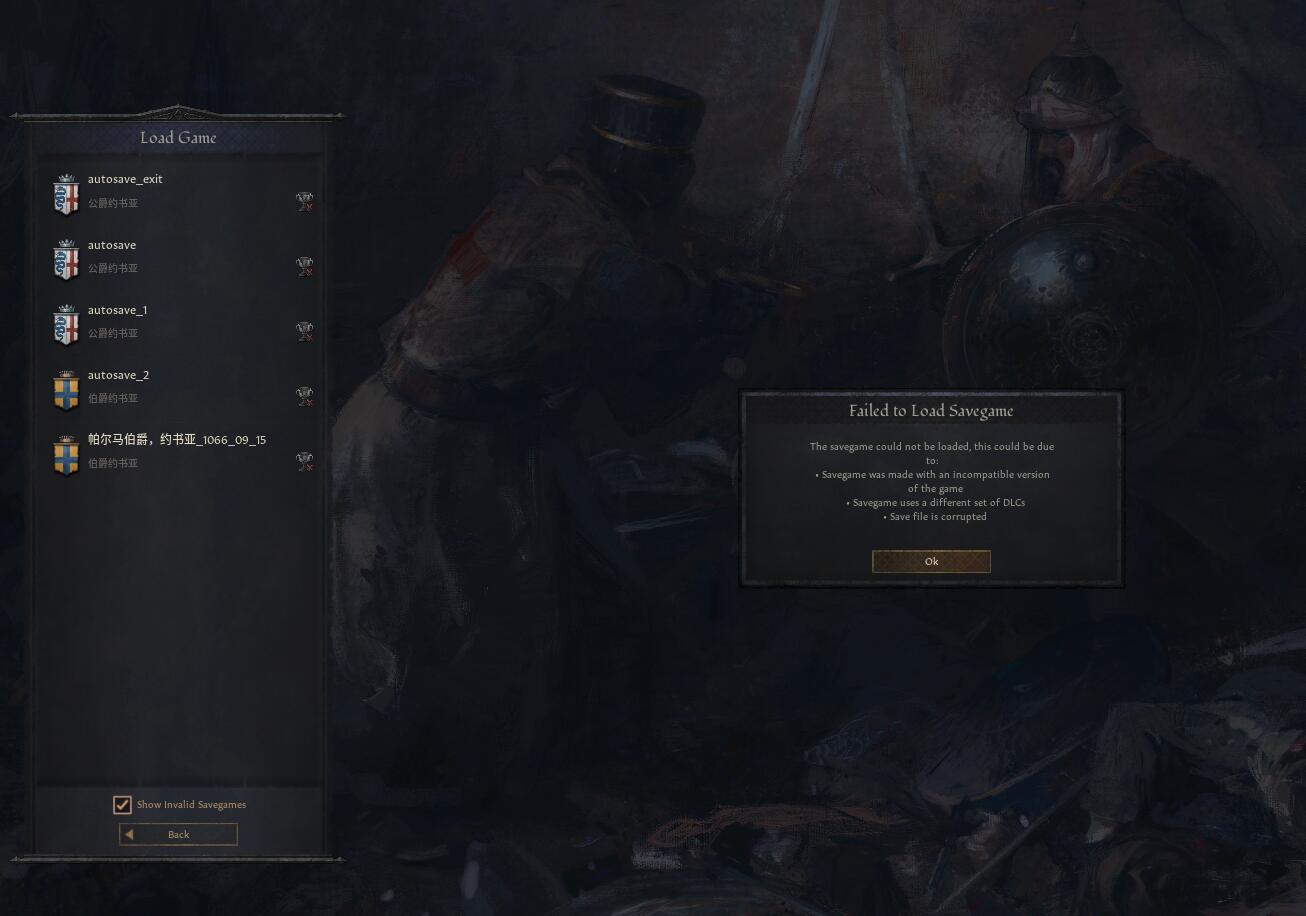Click the blue-yellow crest beside autosave_2
This screenshot has height=916, width=1306.
[66, 391]
